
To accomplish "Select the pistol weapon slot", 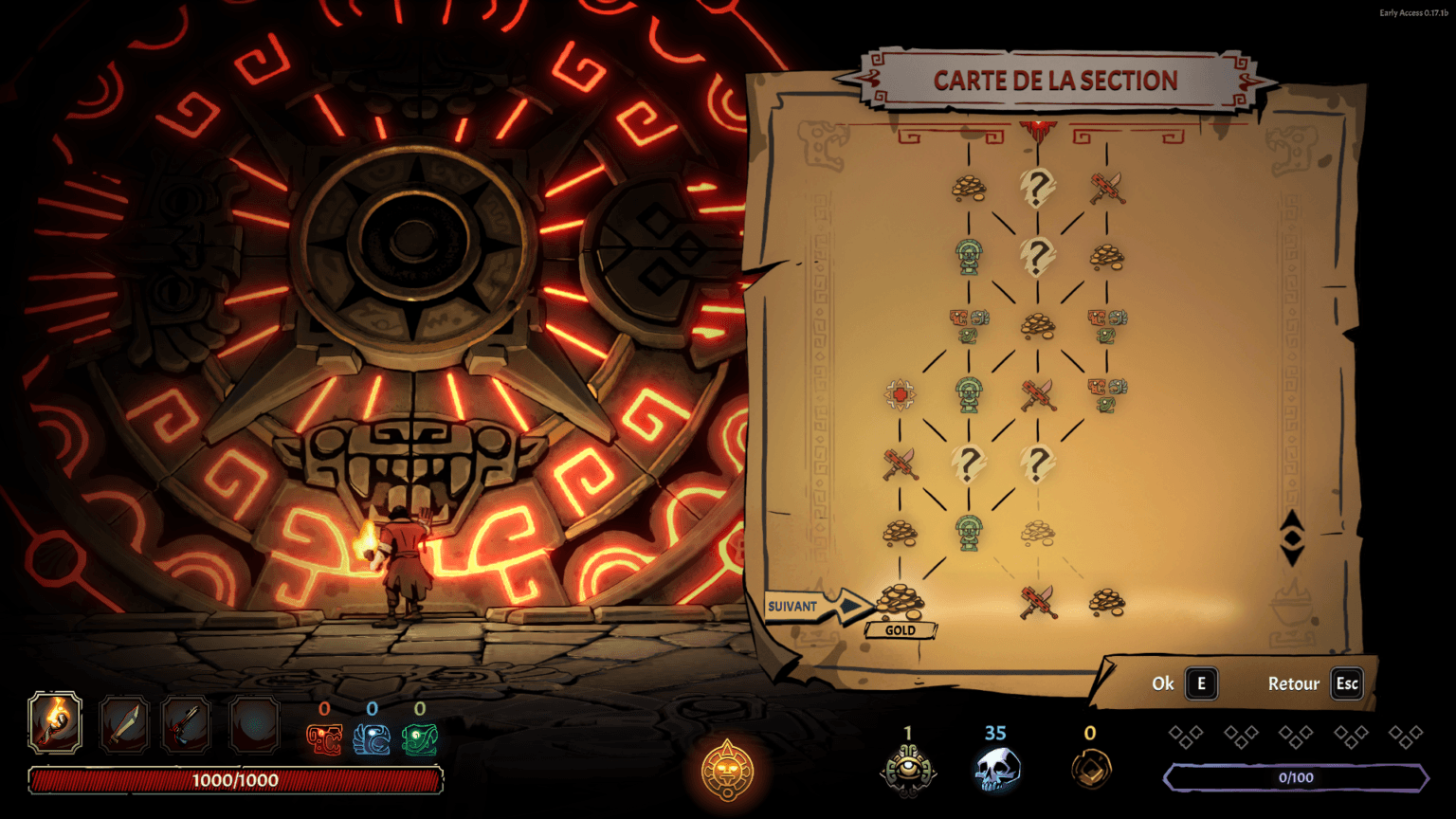I will pyautogui.click(x=186, y=724).
